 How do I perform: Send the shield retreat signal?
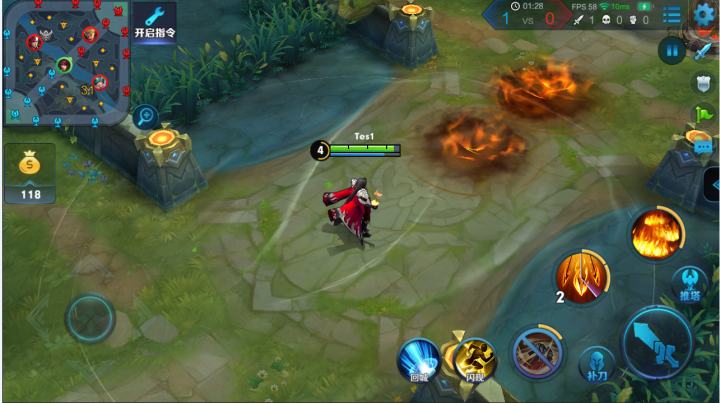tap(703, 83)
